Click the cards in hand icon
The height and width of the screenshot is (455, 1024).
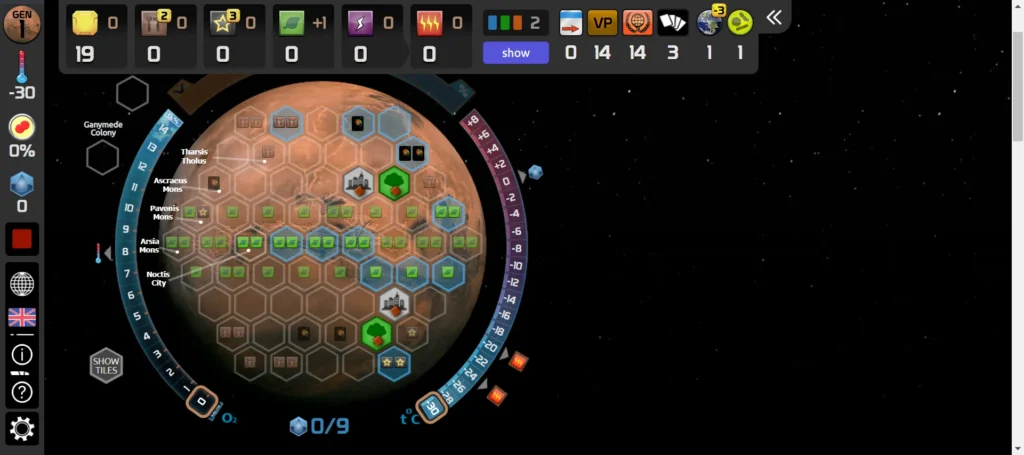tap(673, 23)
